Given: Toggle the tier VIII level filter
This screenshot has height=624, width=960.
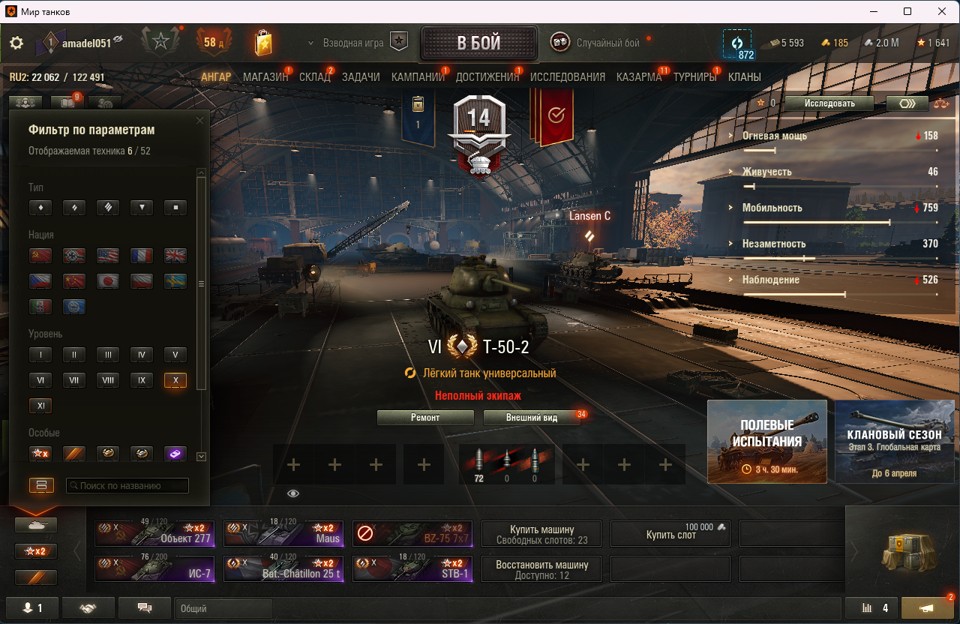Looking at the screenshot, I should click(x=107, y=380).
